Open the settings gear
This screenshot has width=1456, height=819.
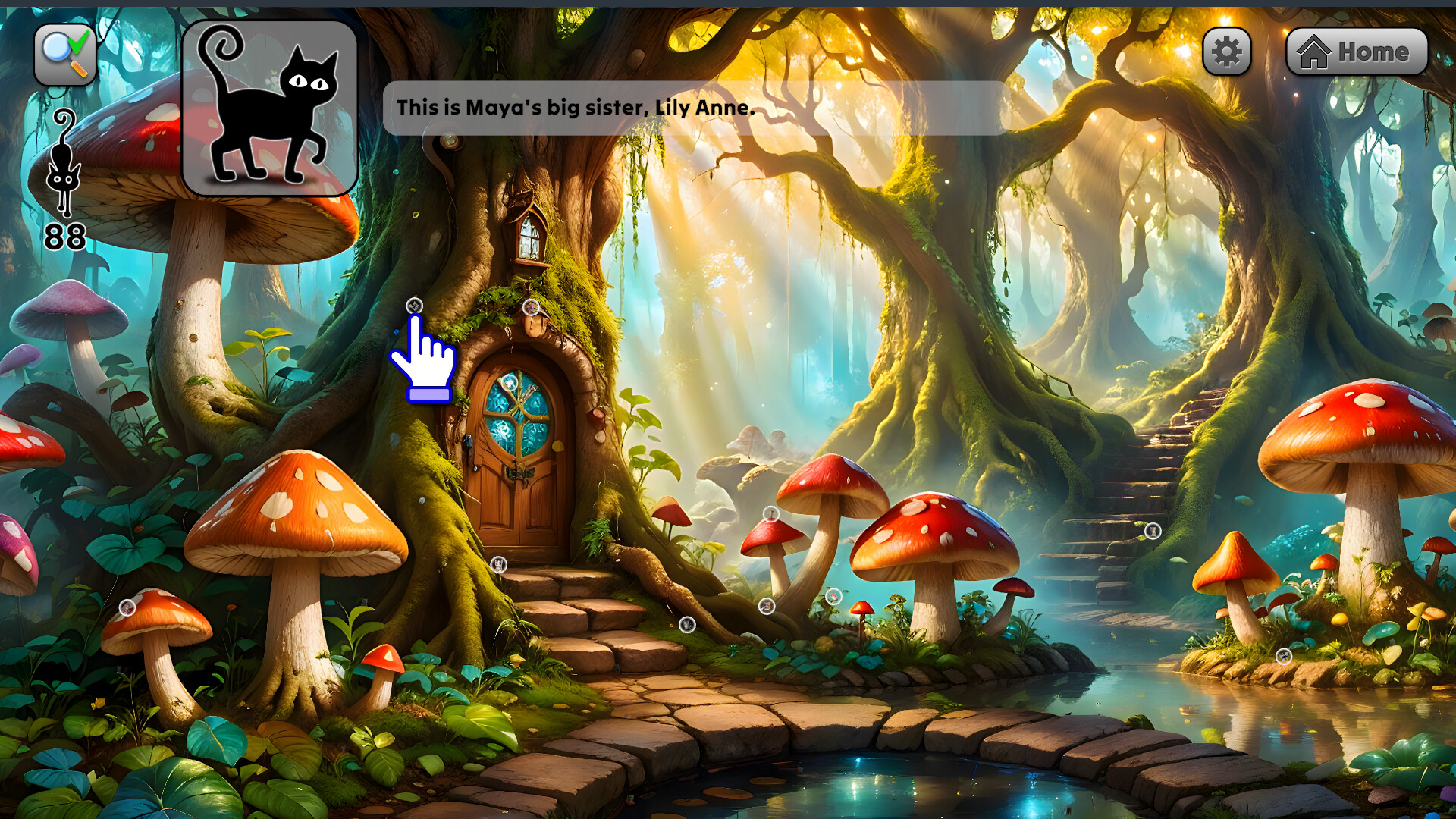point(1227,51)
